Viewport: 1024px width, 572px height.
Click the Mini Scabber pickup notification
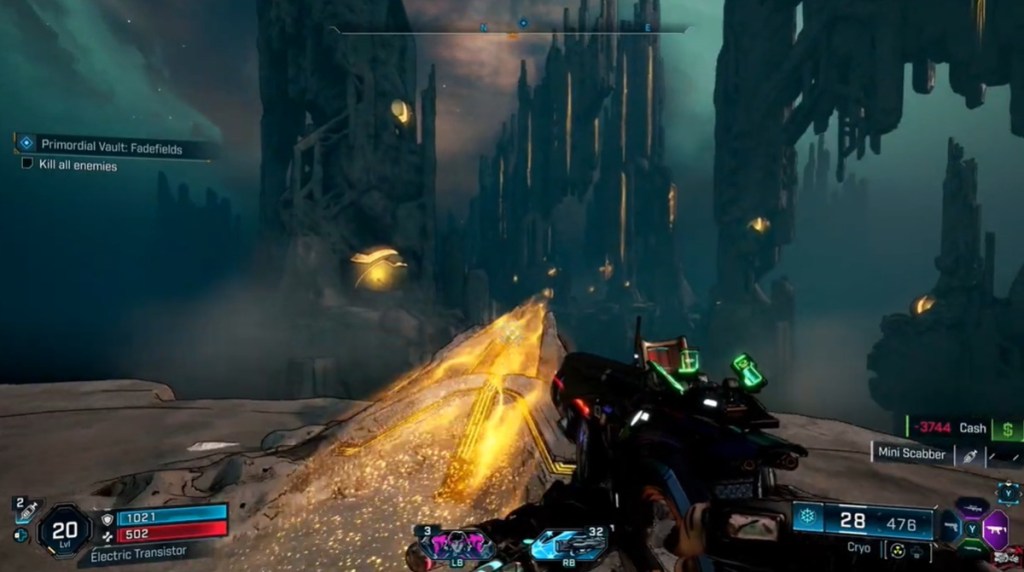click(911, 454)
